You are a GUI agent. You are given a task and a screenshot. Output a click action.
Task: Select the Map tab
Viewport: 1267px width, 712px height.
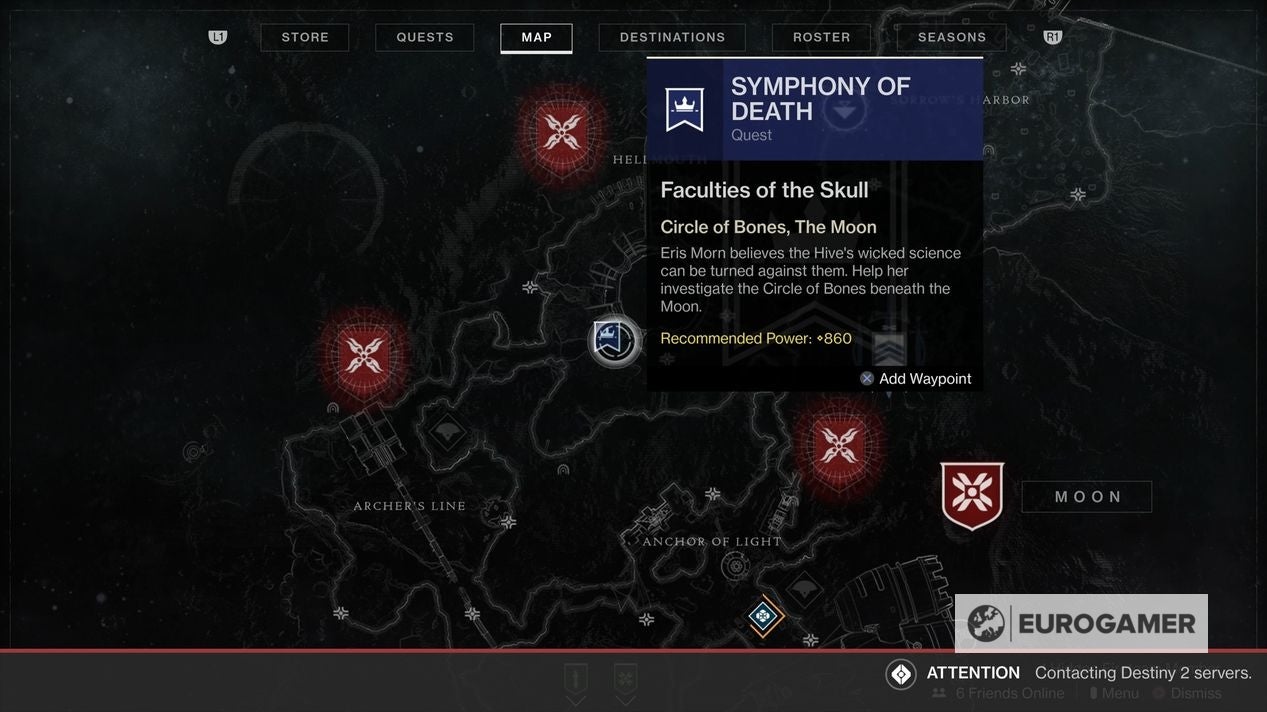[536, 38]
